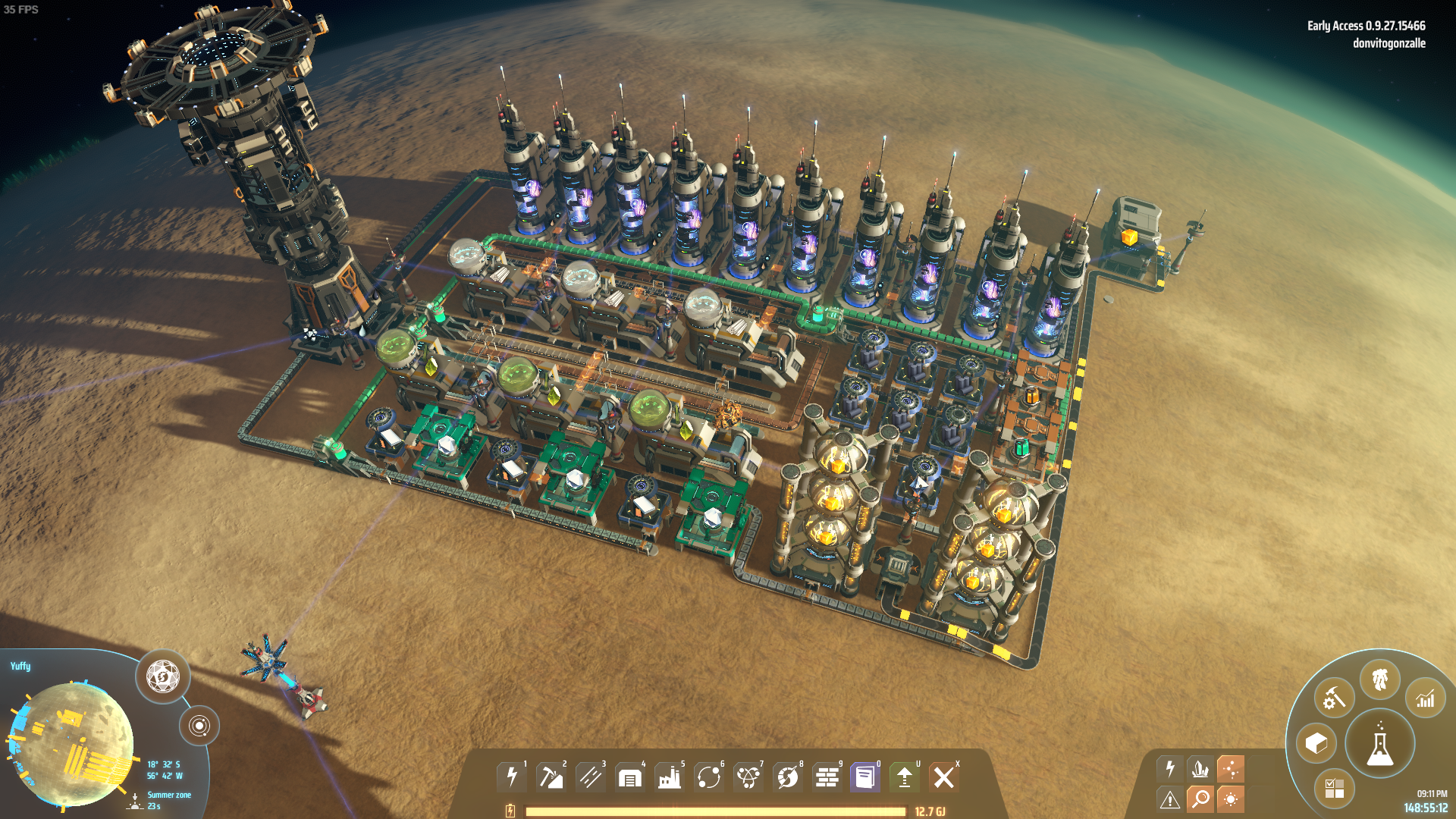Toggle the magnifier detail display filter
The width and height of the screenshot is (1456, 819).
click(1200, 799)
